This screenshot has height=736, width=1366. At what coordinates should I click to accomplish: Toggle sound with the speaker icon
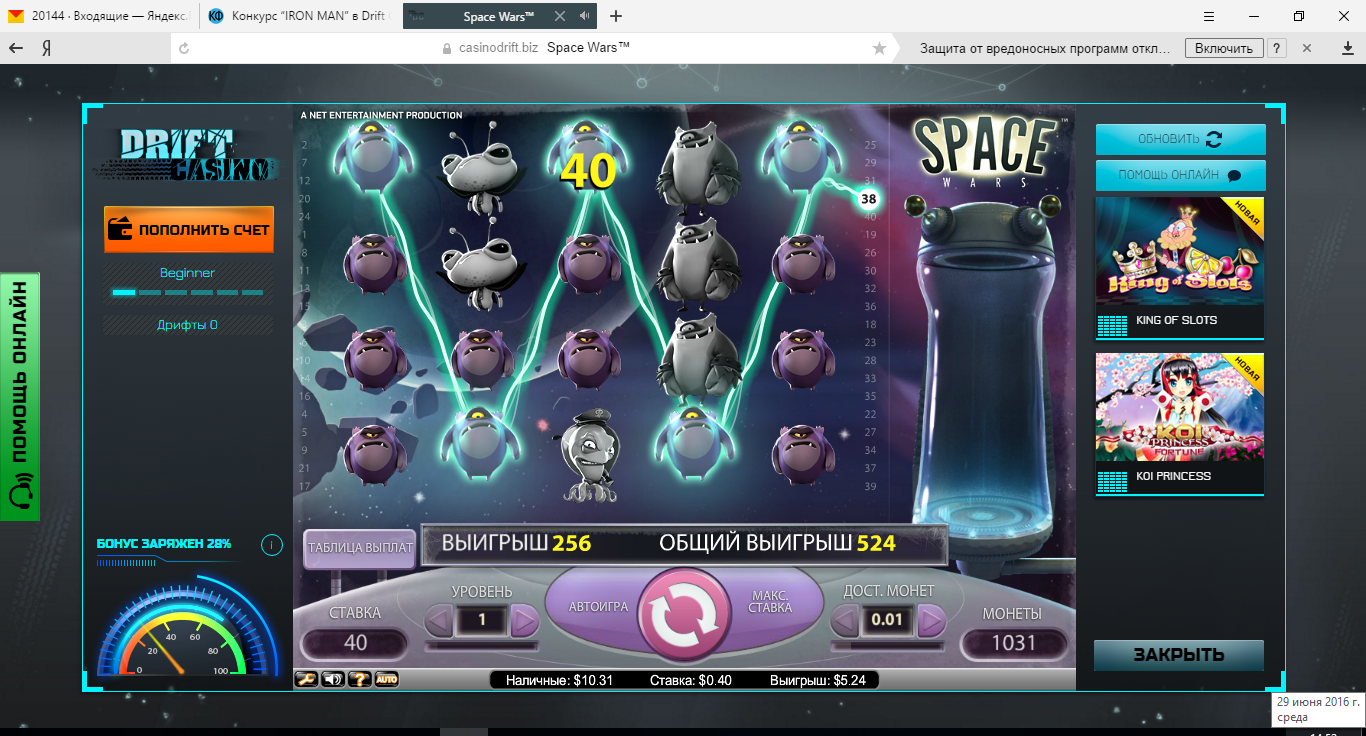tap(333, 680)
